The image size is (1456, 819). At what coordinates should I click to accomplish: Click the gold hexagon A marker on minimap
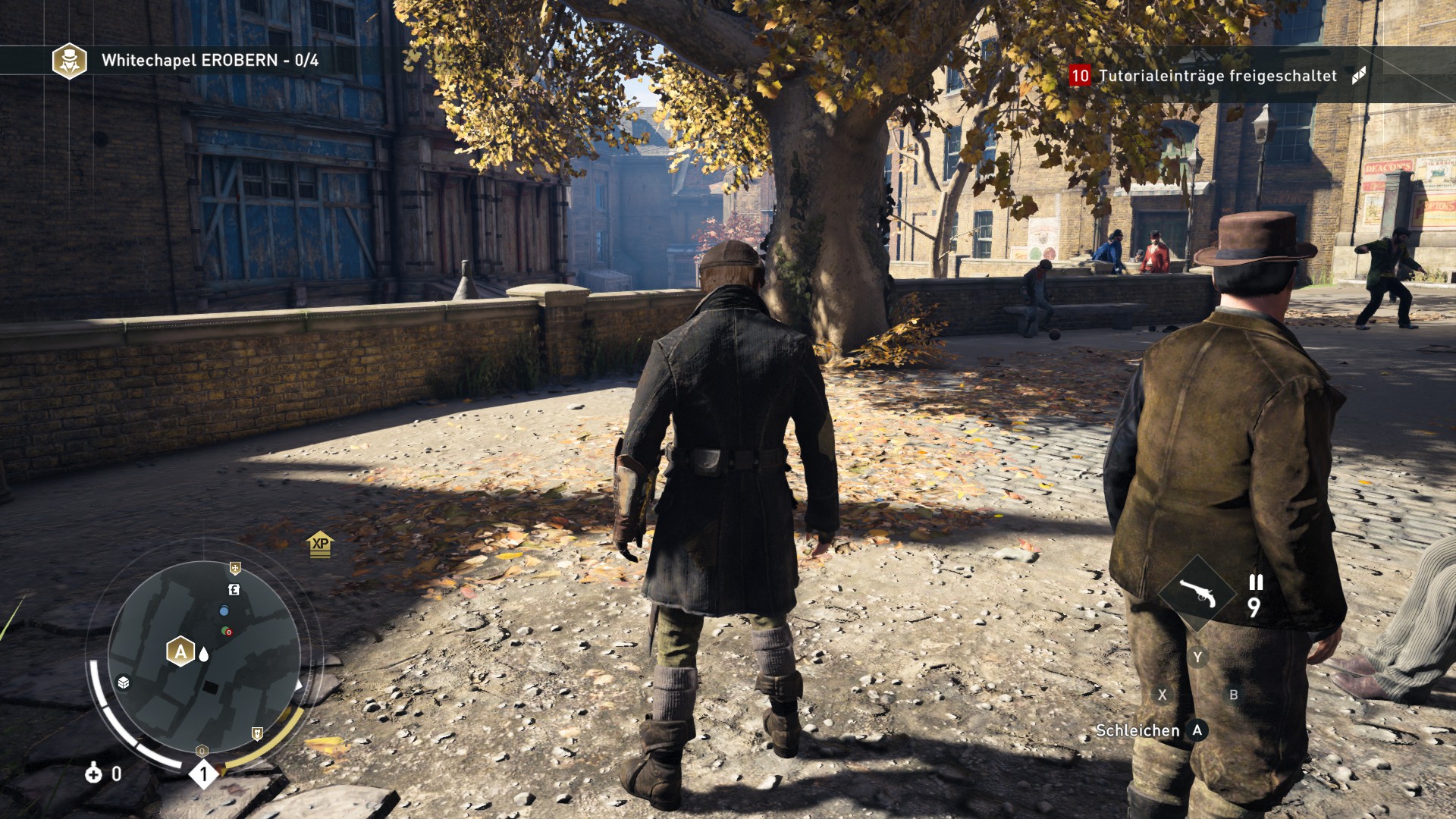(180, 651)
